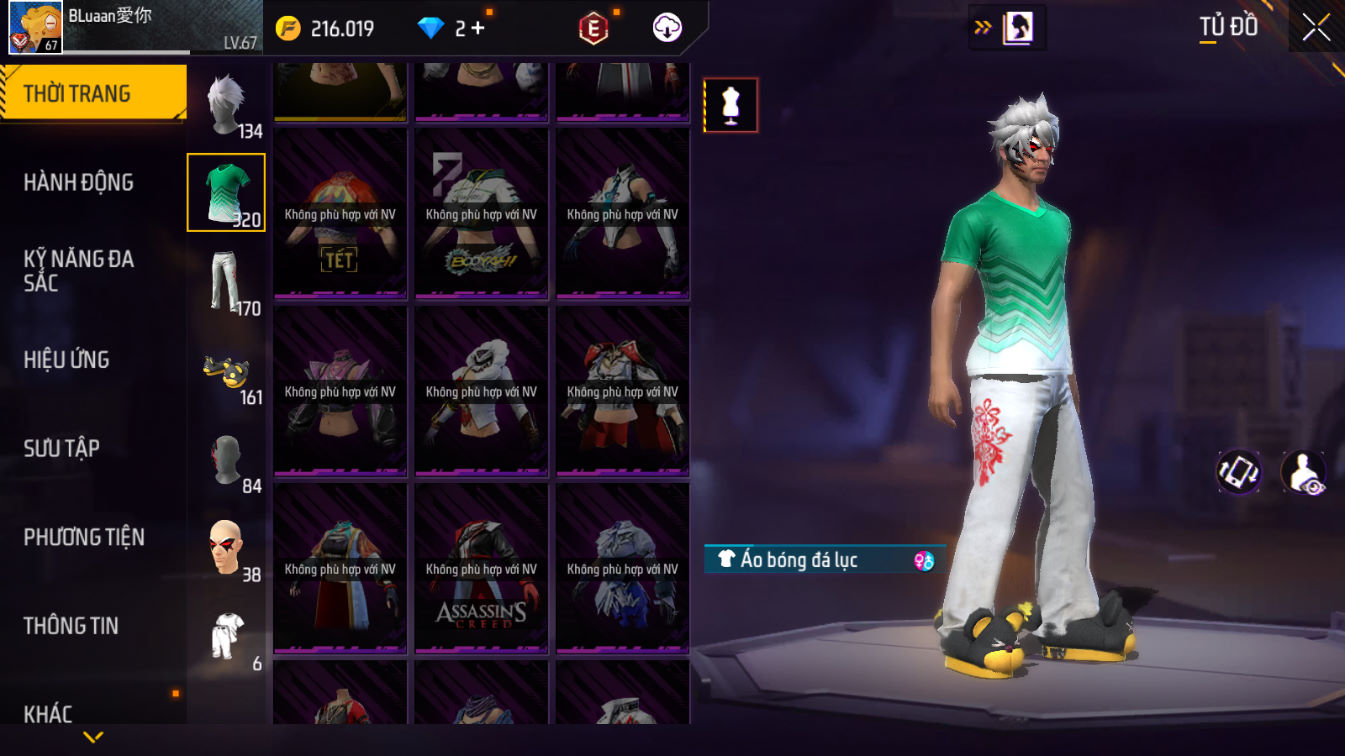The image size is (1345, 756).
Task: Select the green shirt tops category
Action: click(x=226, y=192)
